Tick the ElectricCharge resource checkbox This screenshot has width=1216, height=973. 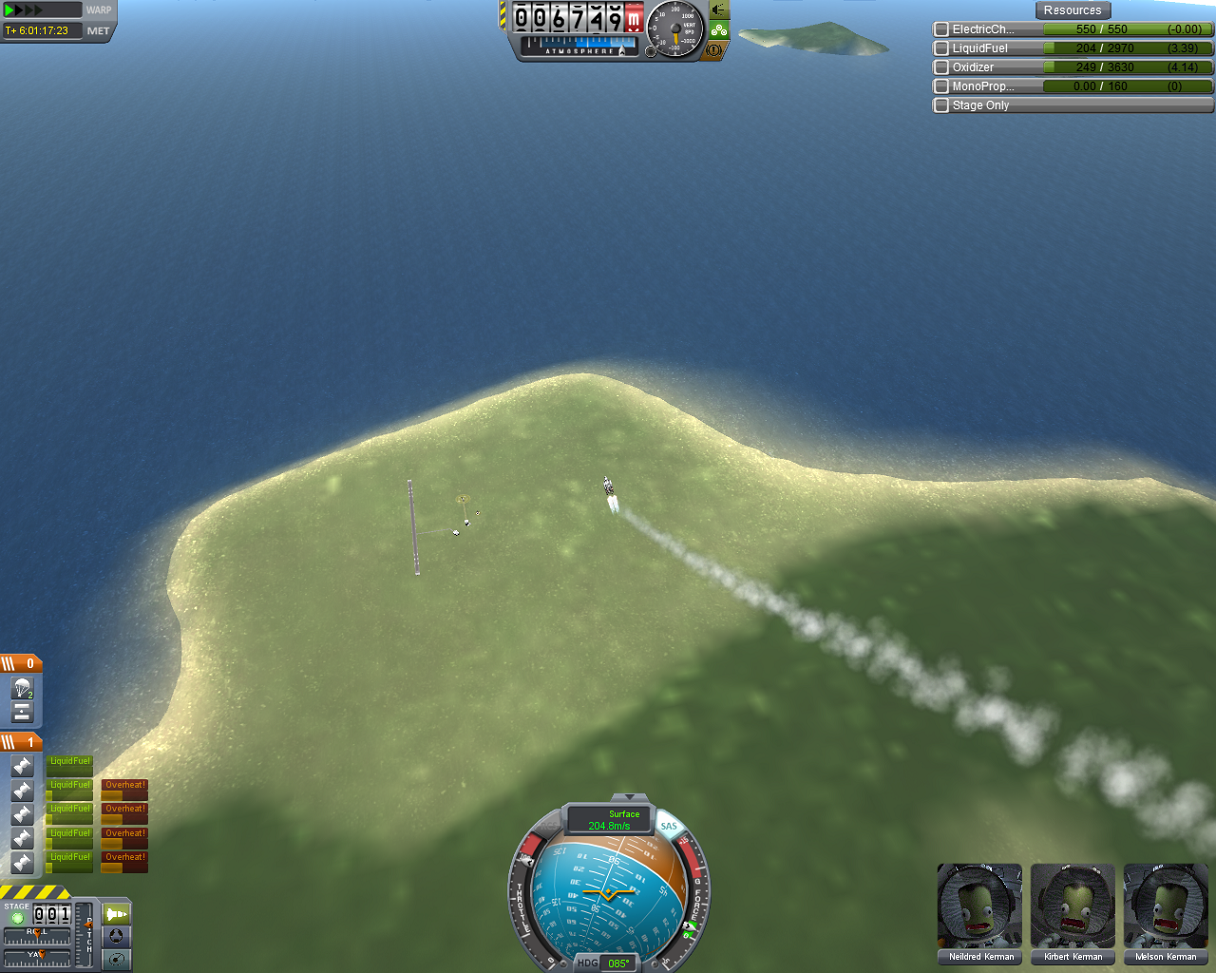tap(941, 30)
